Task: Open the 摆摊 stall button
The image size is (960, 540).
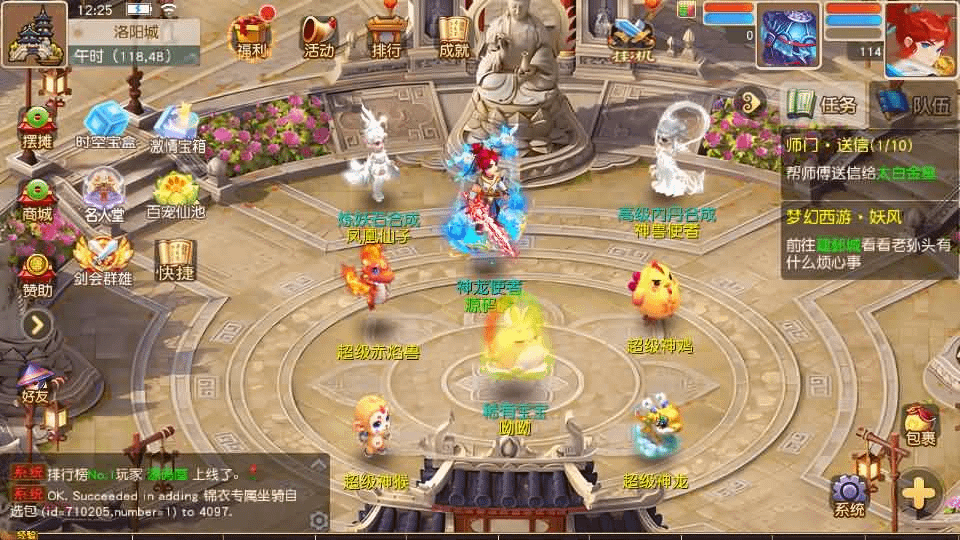Action: click(x=37, y=125)
